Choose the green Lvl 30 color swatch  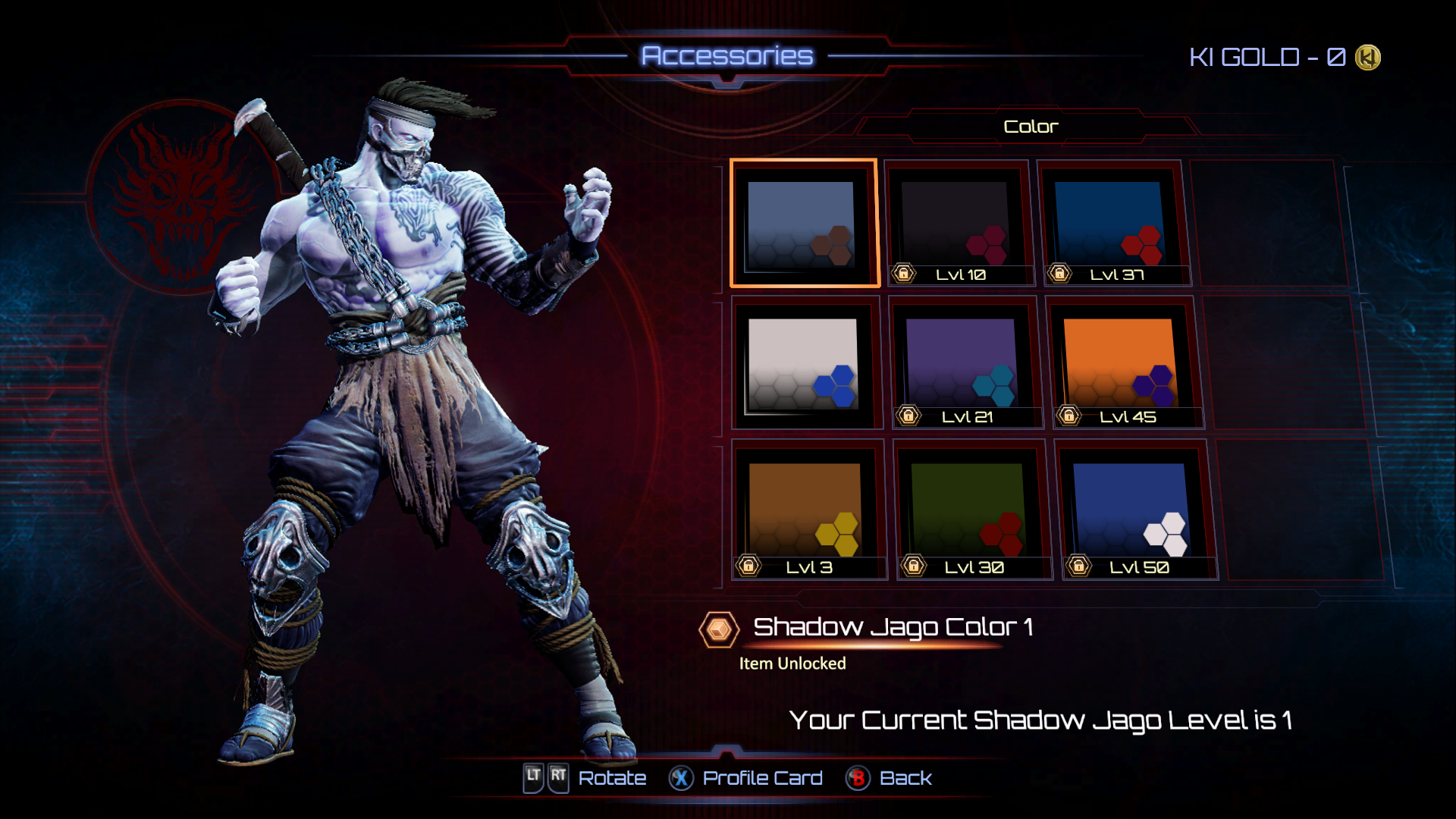click(970, 510)
